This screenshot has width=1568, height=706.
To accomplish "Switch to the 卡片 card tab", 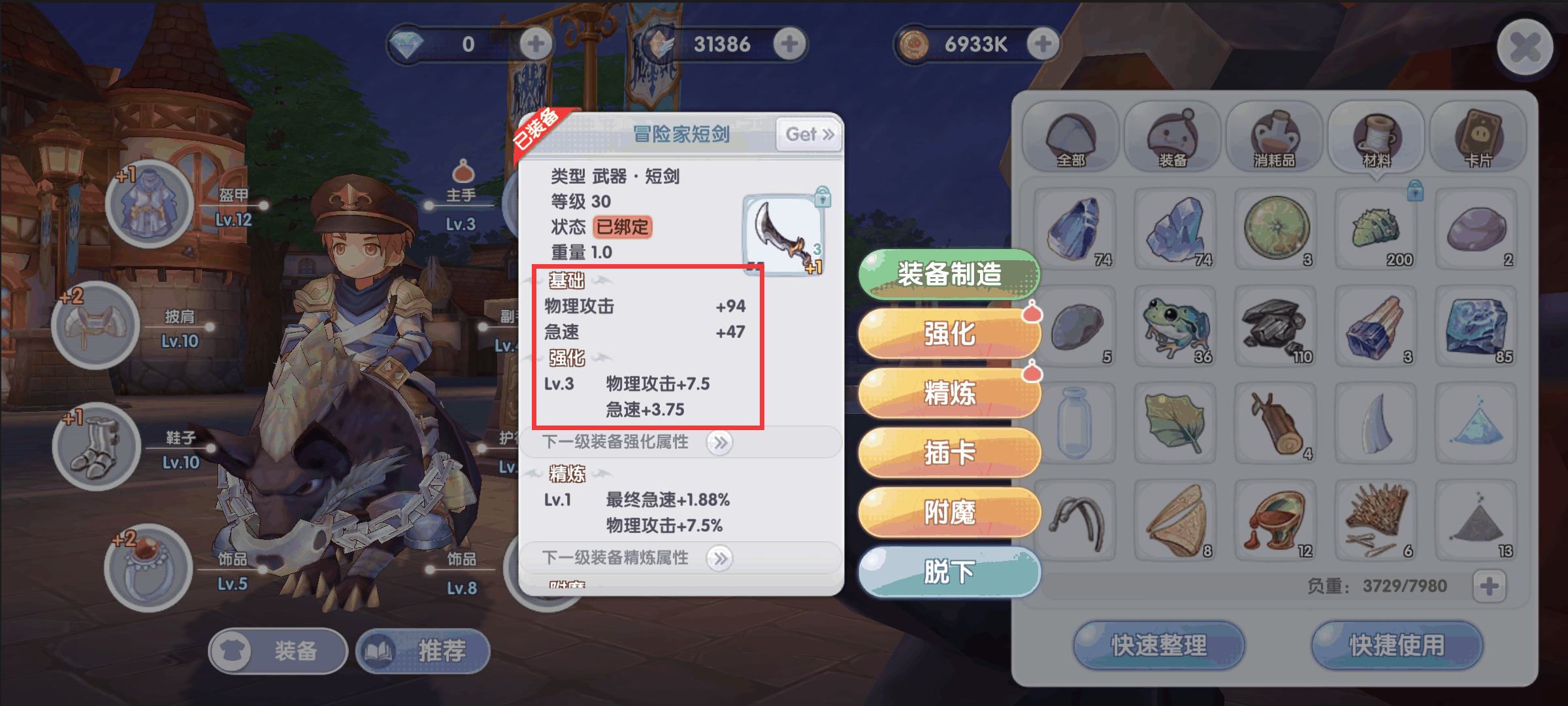I will (x=1477, y=135).
